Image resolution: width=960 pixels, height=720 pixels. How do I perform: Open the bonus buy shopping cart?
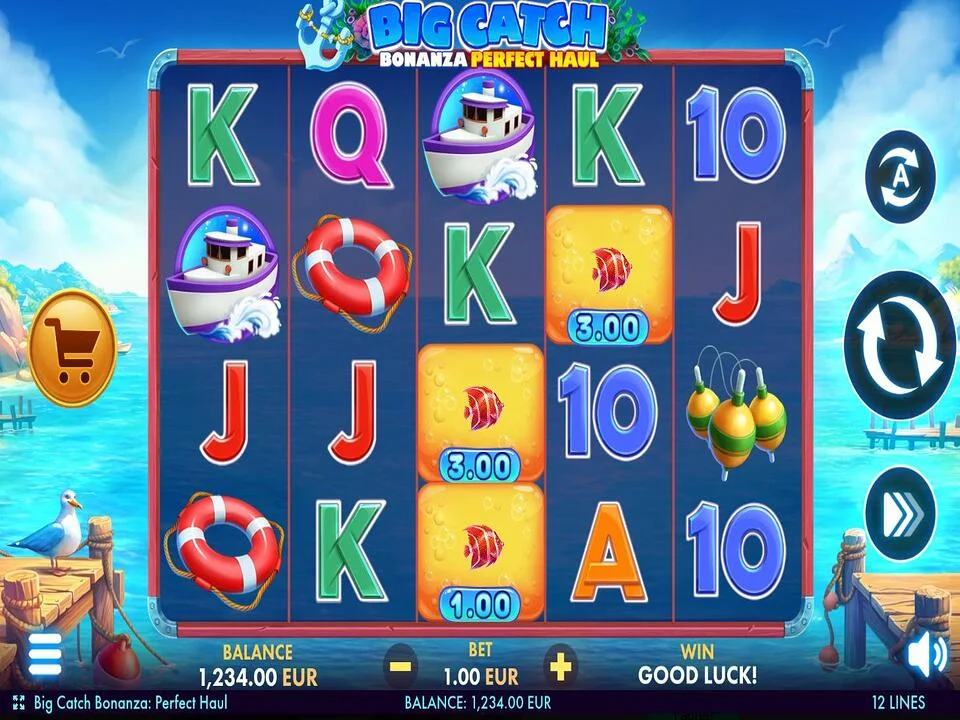tap(72, 348)
